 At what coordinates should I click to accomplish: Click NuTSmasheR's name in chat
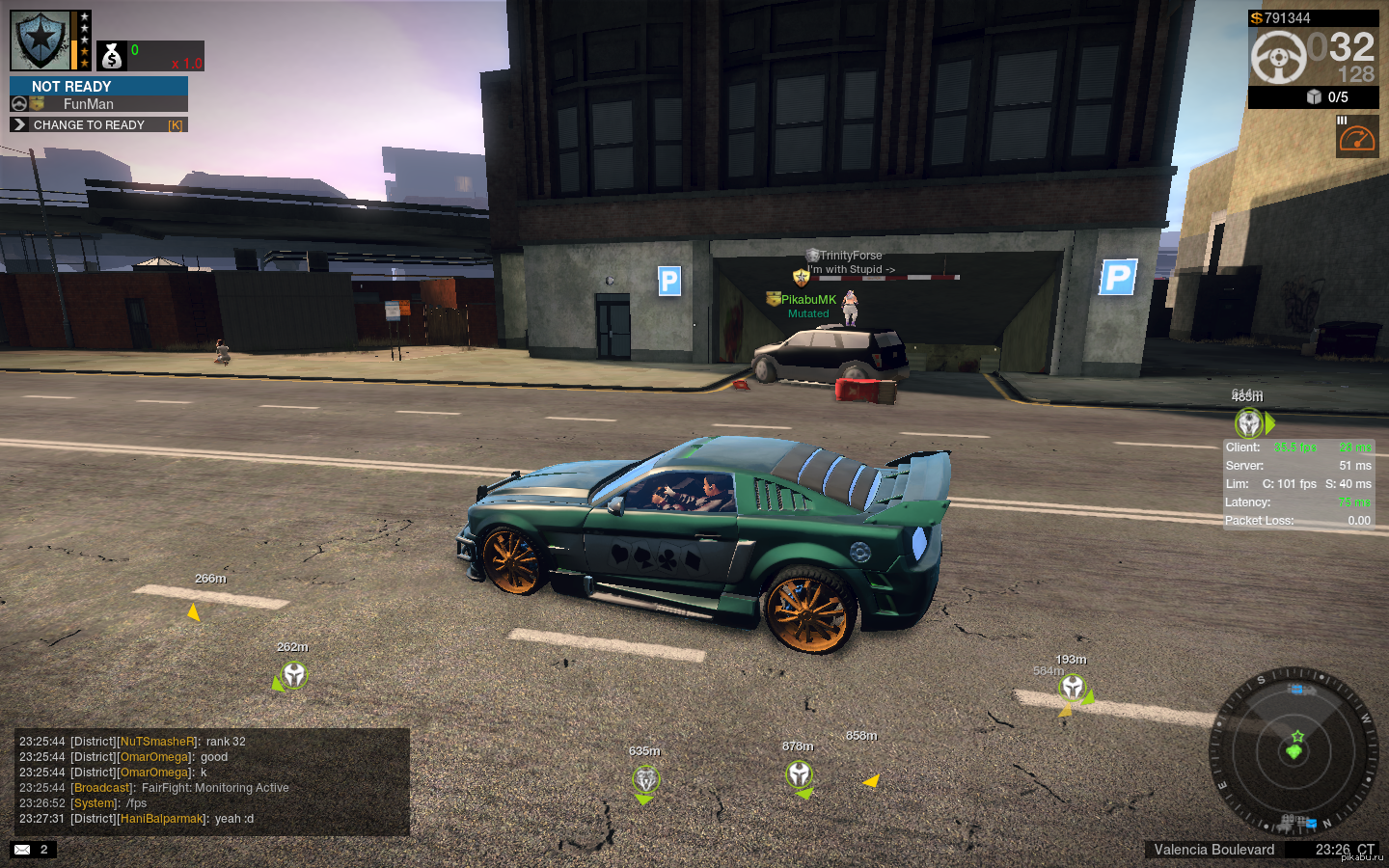[157, 742]
